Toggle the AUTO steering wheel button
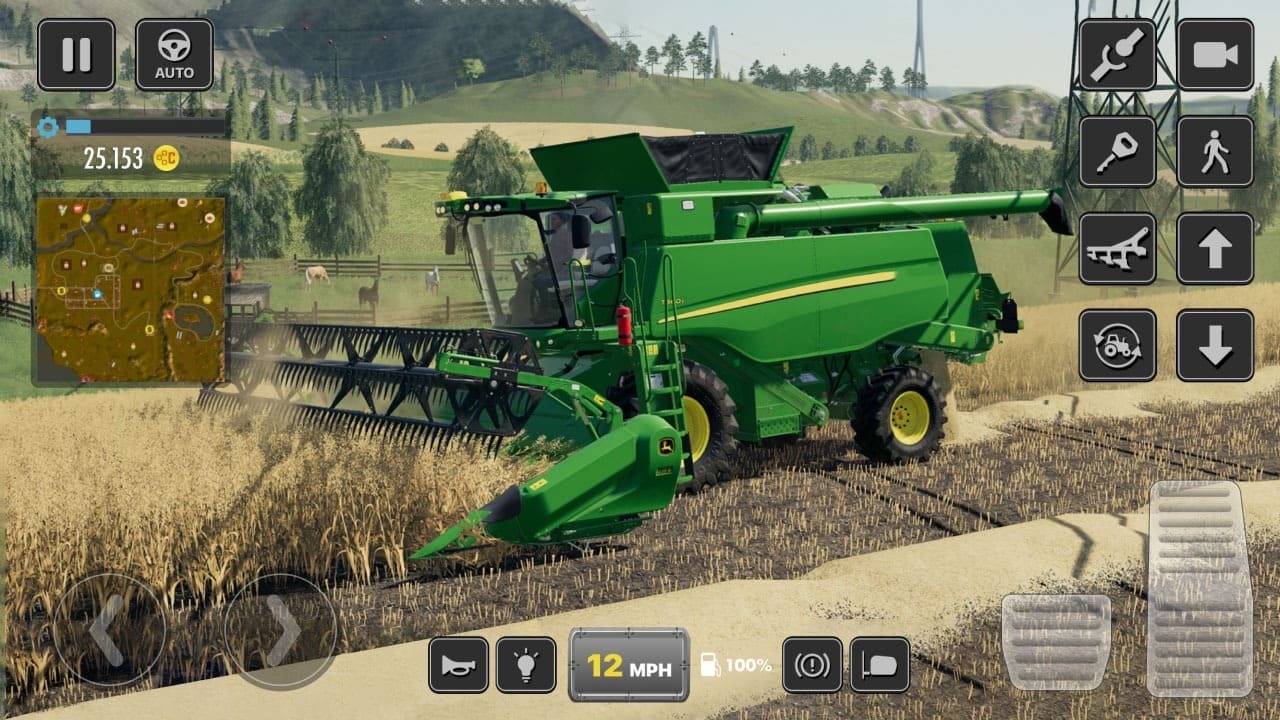 coord(174,55)
